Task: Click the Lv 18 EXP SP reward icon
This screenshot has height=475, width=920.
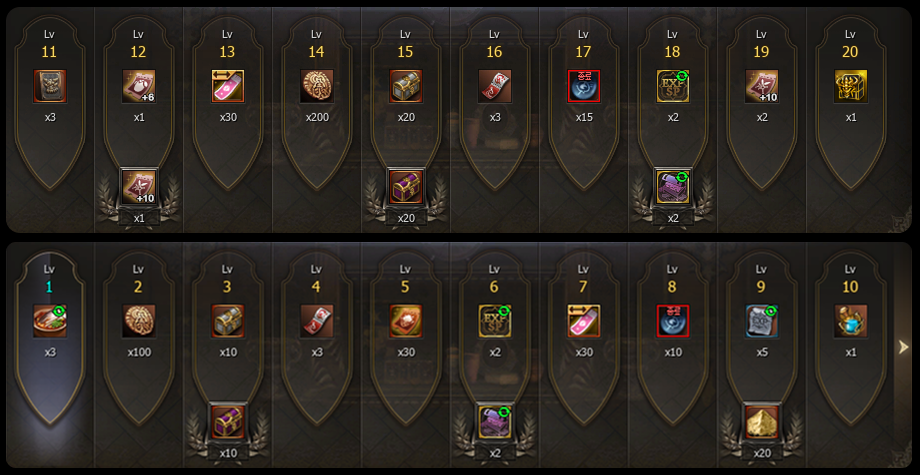Action: coord(672,86)
